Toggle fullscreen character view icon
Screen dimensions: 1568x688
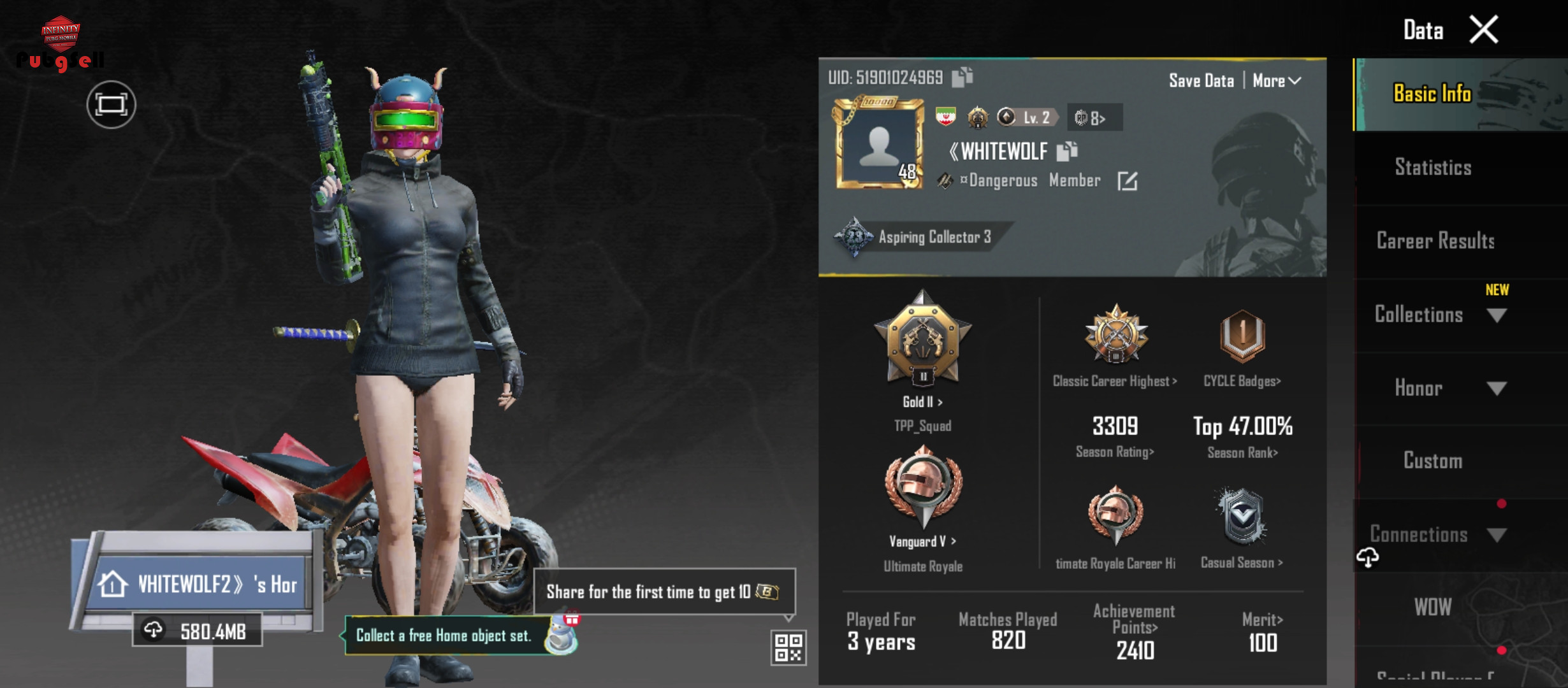tap(111, 104)
